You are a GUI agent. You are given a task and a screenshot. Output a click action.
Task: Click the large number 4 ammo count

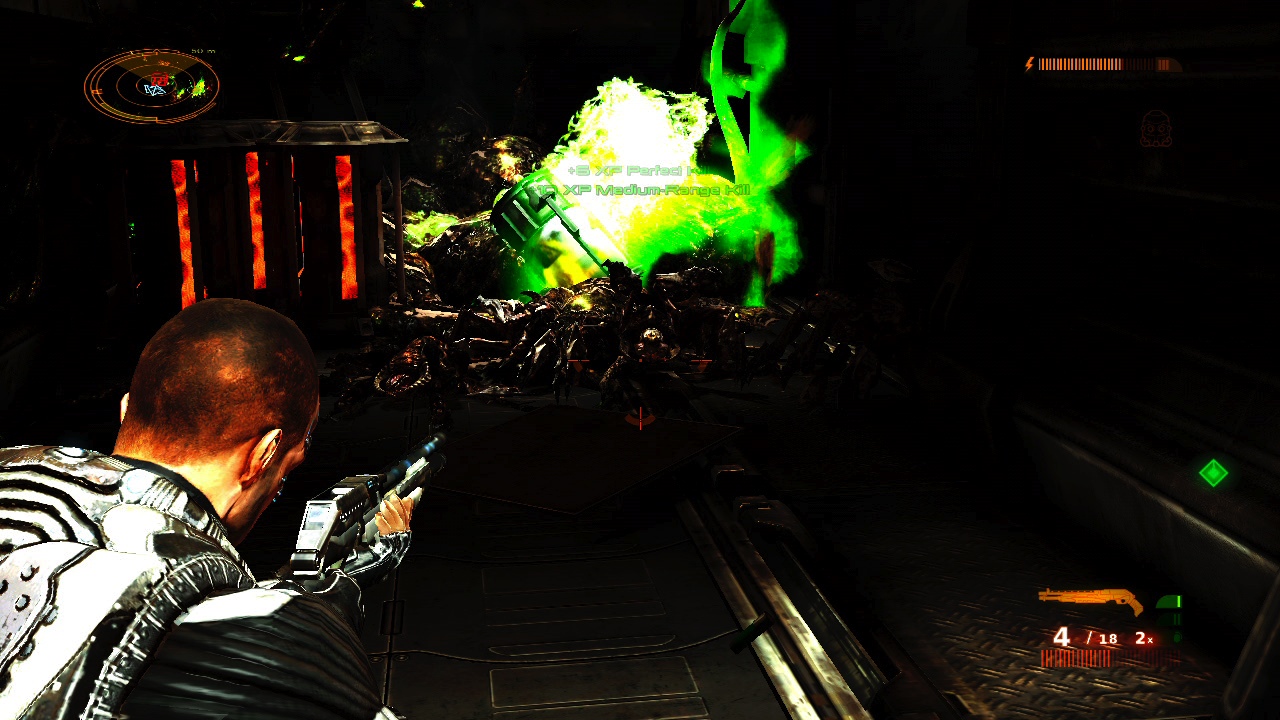coord(1062,637)
